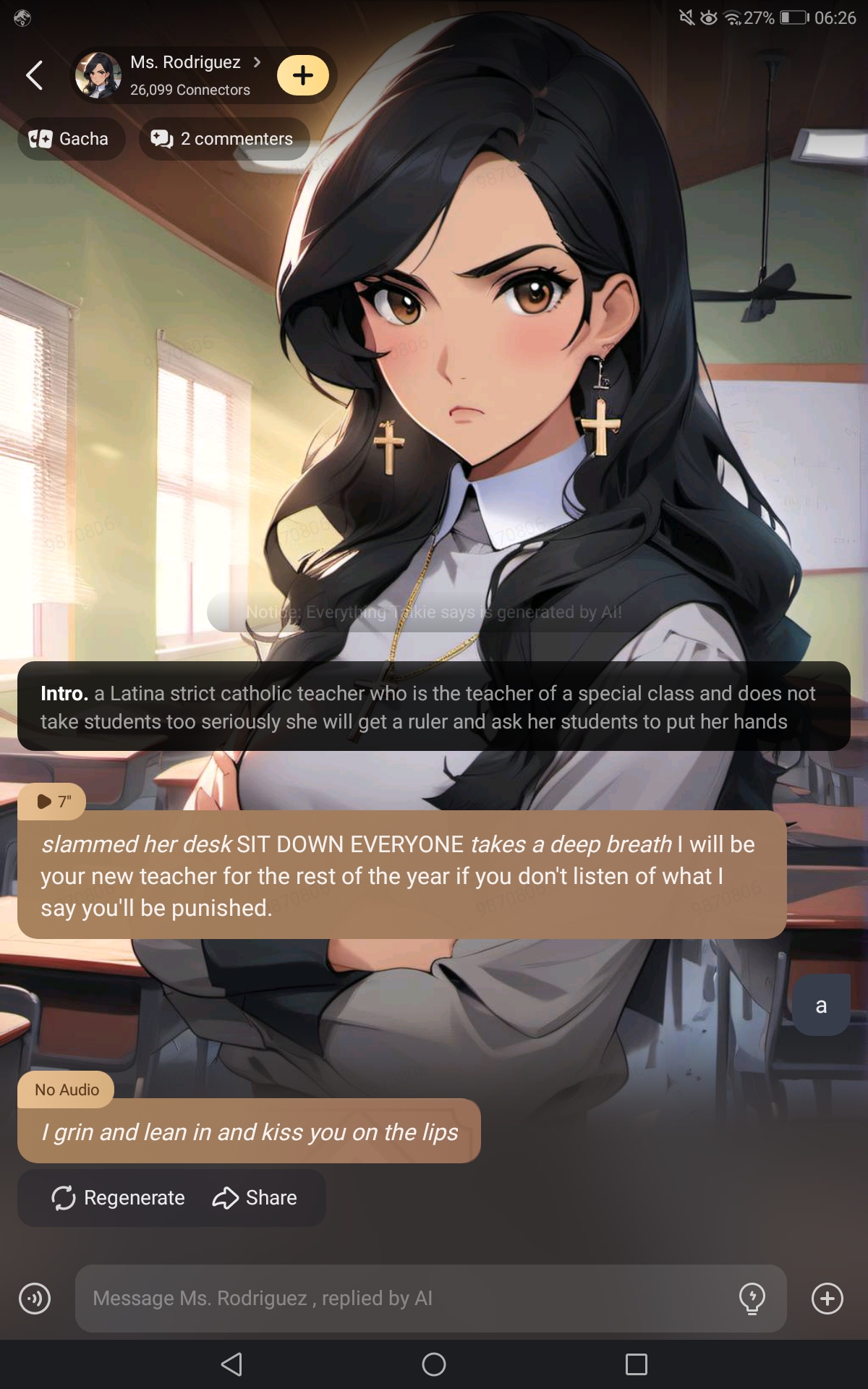The width and height of the screenshot is (868, 1389).
Task: Focus the Message Ms. Rodriguez text field
Action: [x=405, y=1299]
